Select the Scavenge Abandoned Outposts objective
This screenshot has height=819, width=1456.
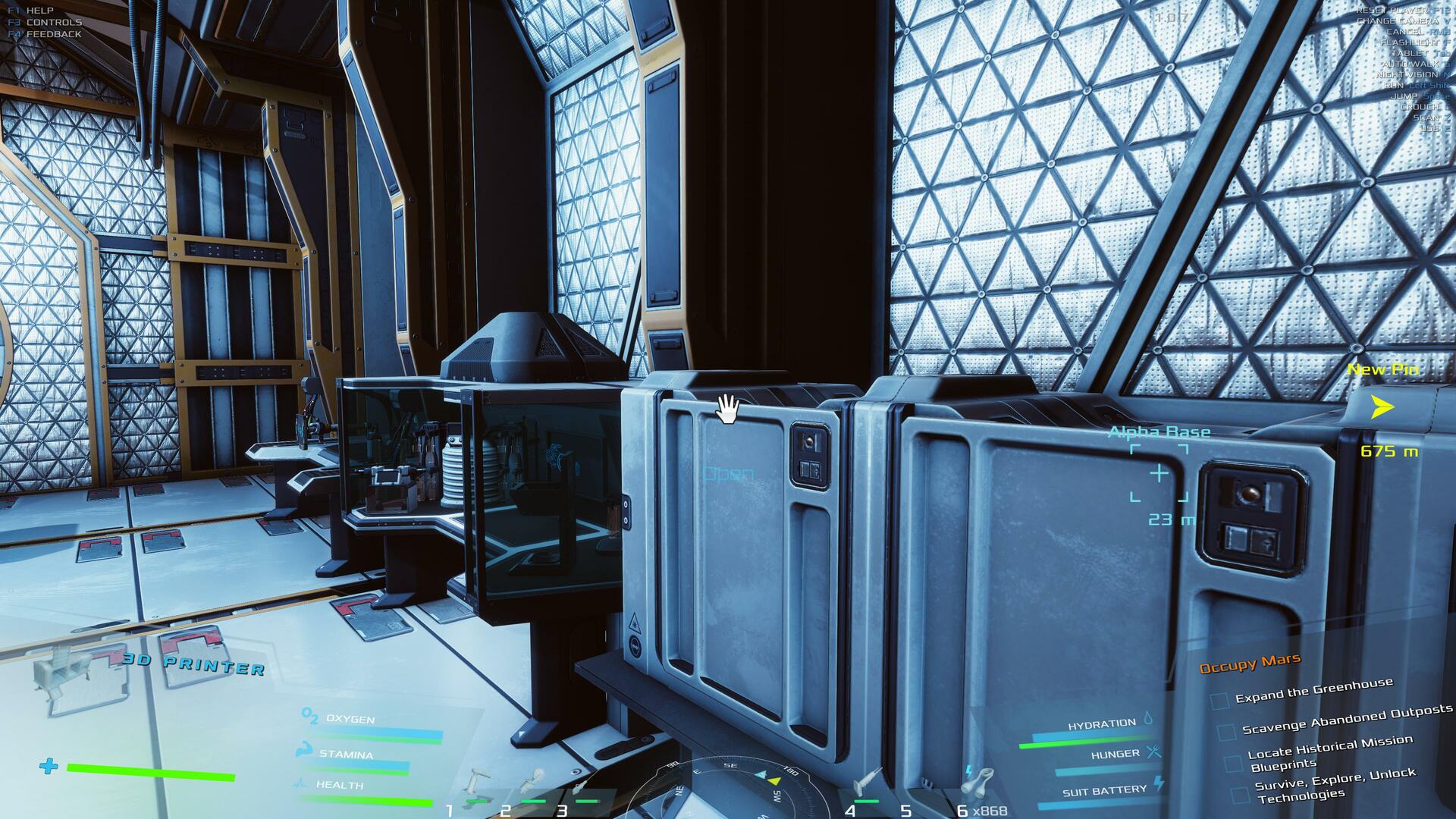[x=1347, y=719]
